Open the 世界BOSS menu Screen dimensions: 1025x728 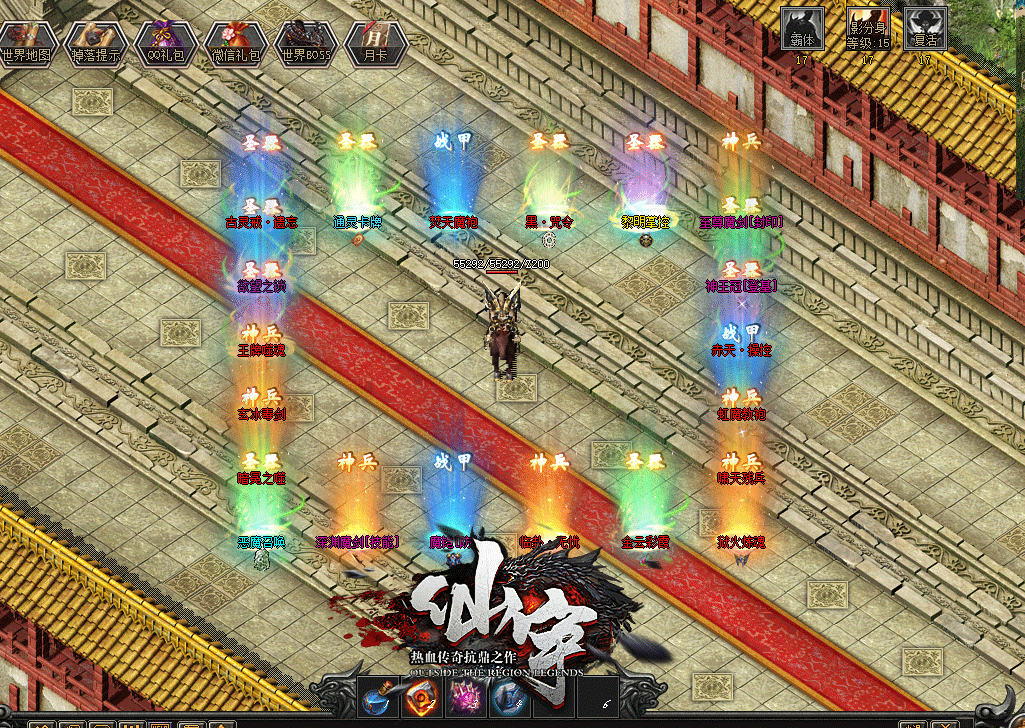305,42
